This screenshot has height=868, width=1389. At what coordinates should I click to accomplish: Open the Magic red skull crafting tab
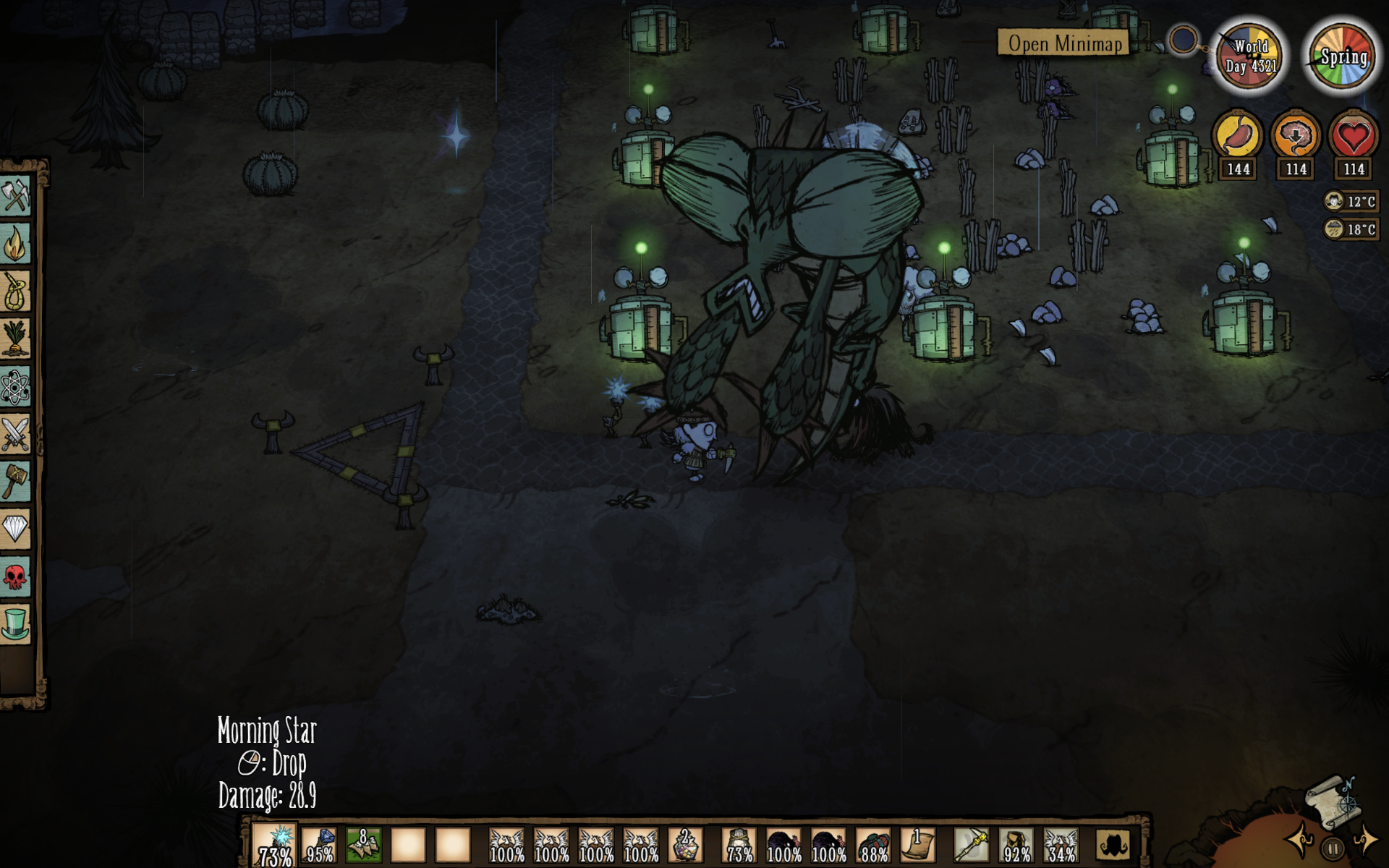(x=15, y=576)
